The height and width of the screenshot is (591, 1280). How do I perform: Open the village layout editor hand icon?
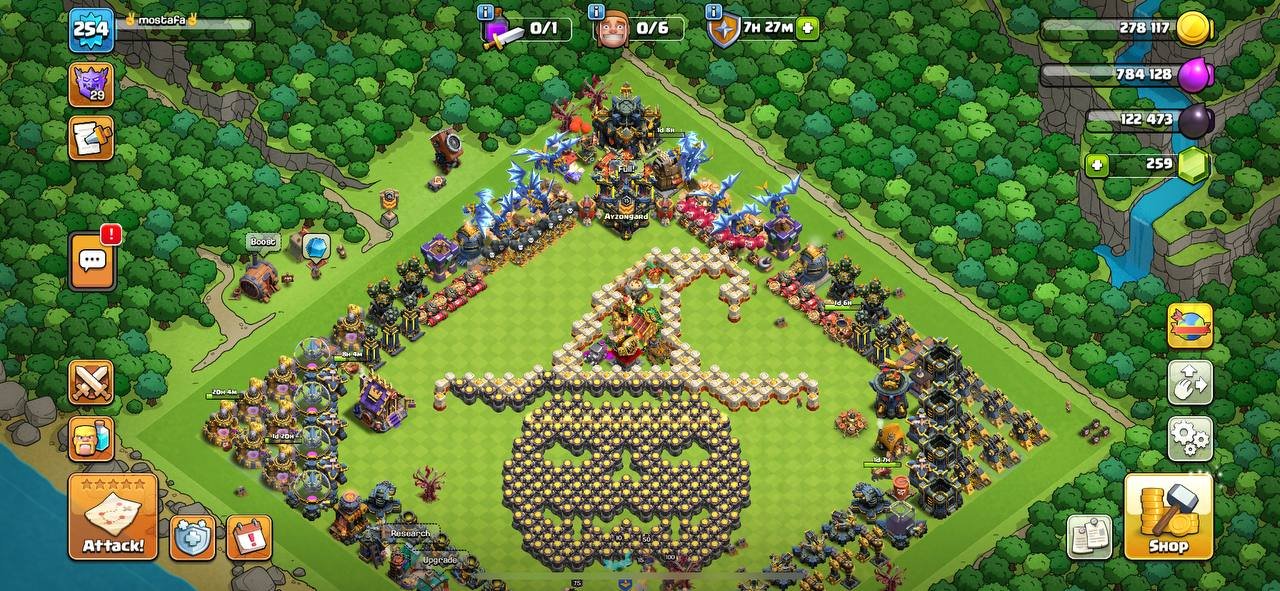[x=1190, y=382]
